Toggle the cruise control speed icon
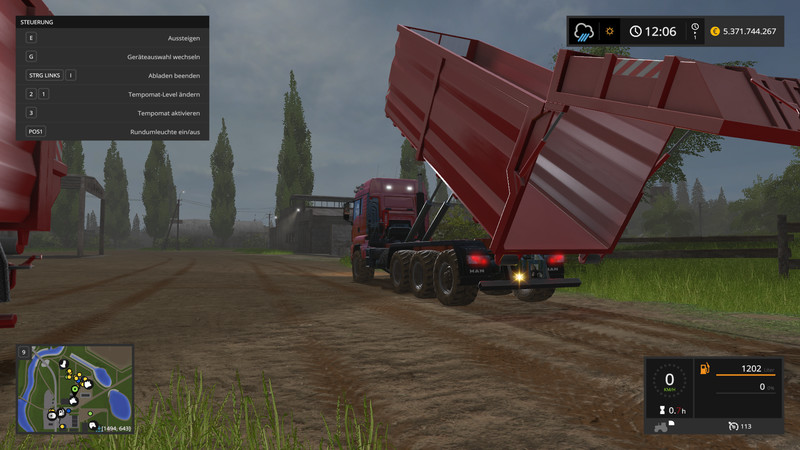 tap(733, 425)
